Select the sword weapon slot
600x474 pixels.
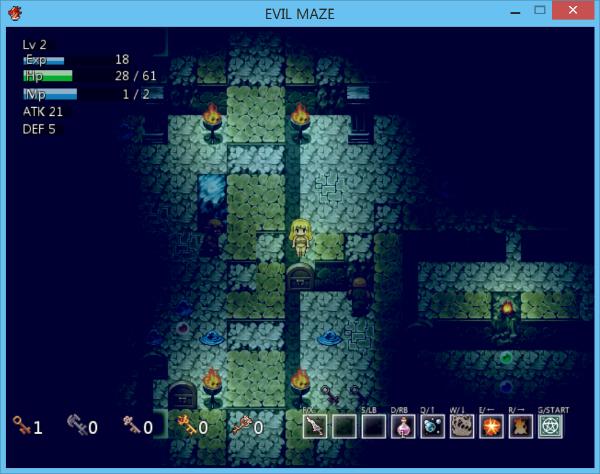(315, 427)
